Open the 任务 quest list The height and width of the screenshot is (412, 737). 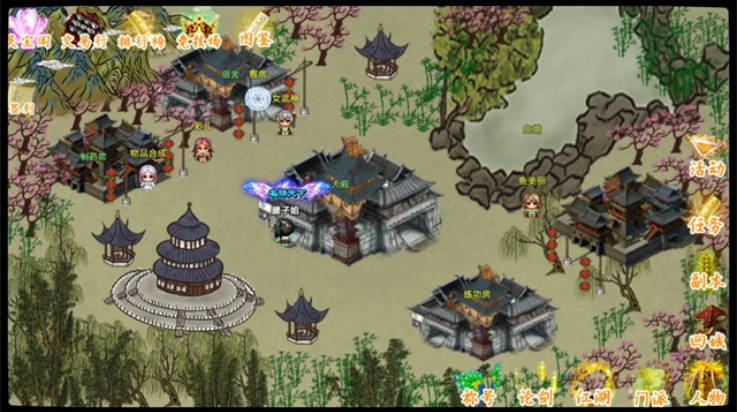tap(706, 214)
